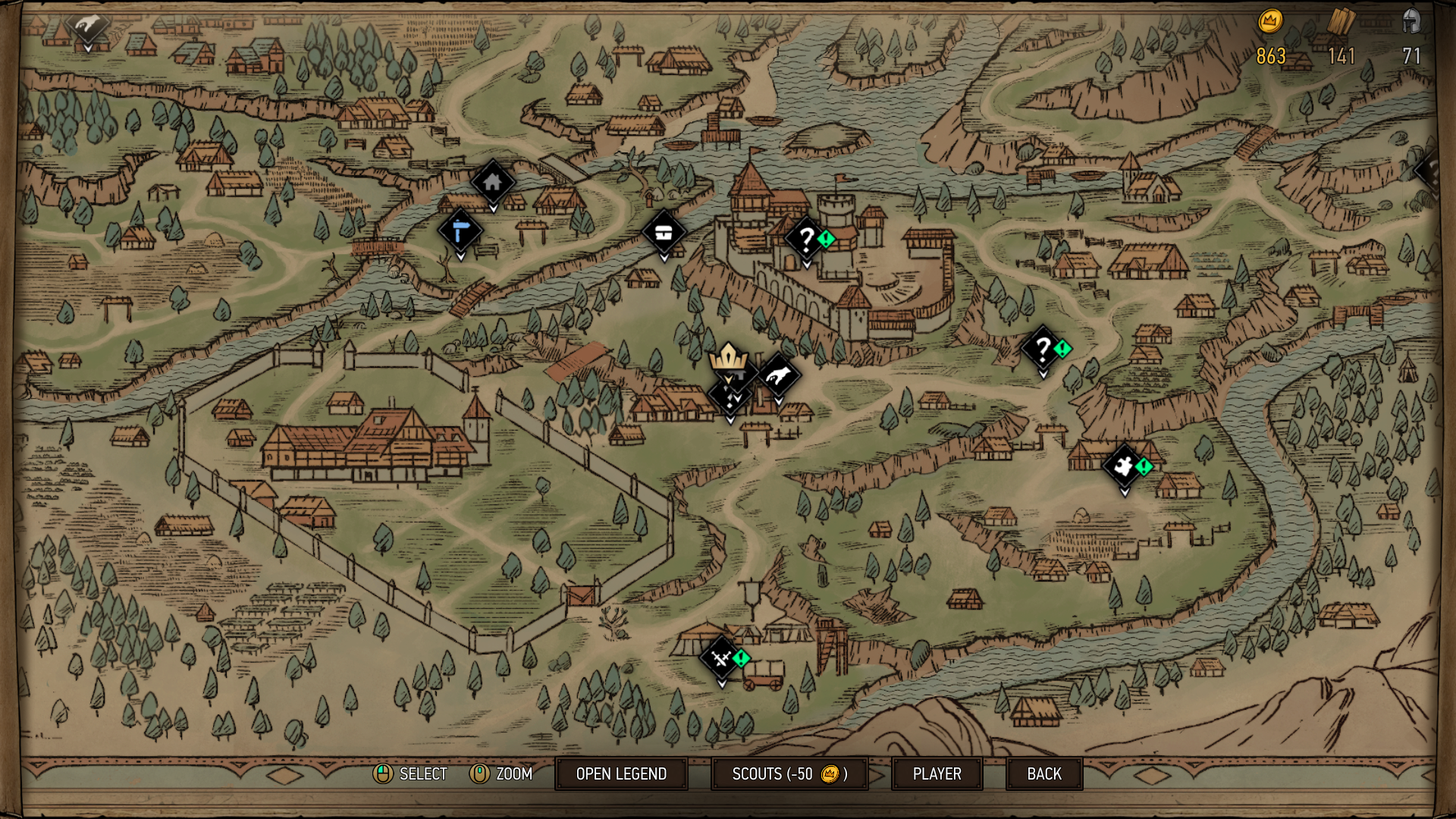Screen dimensions: 1456x819
Task: Open the map legend
Action: (x=621, y=773)
